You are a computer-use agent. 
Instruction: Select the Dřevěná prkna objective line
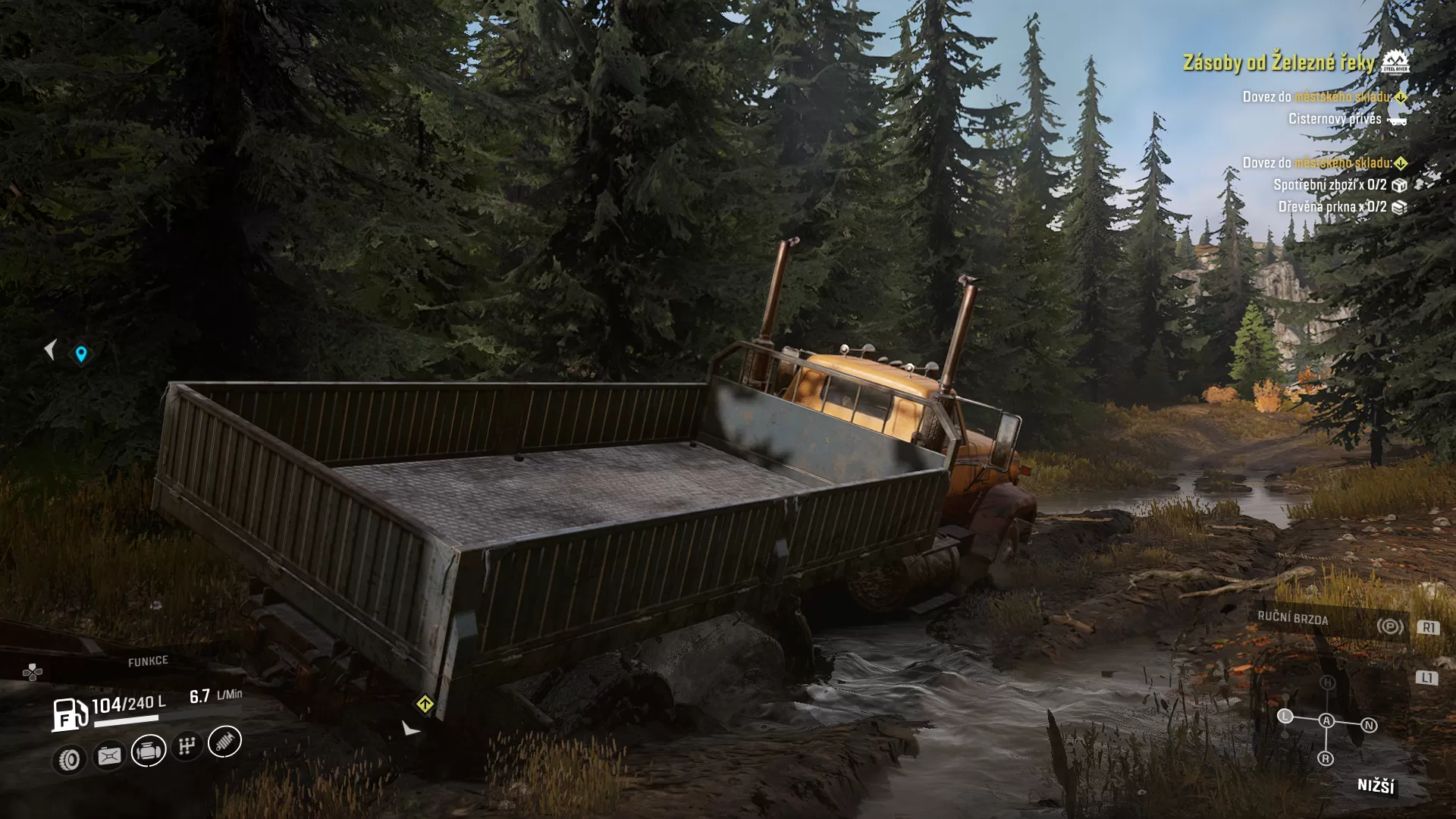tap(1332, 207)
